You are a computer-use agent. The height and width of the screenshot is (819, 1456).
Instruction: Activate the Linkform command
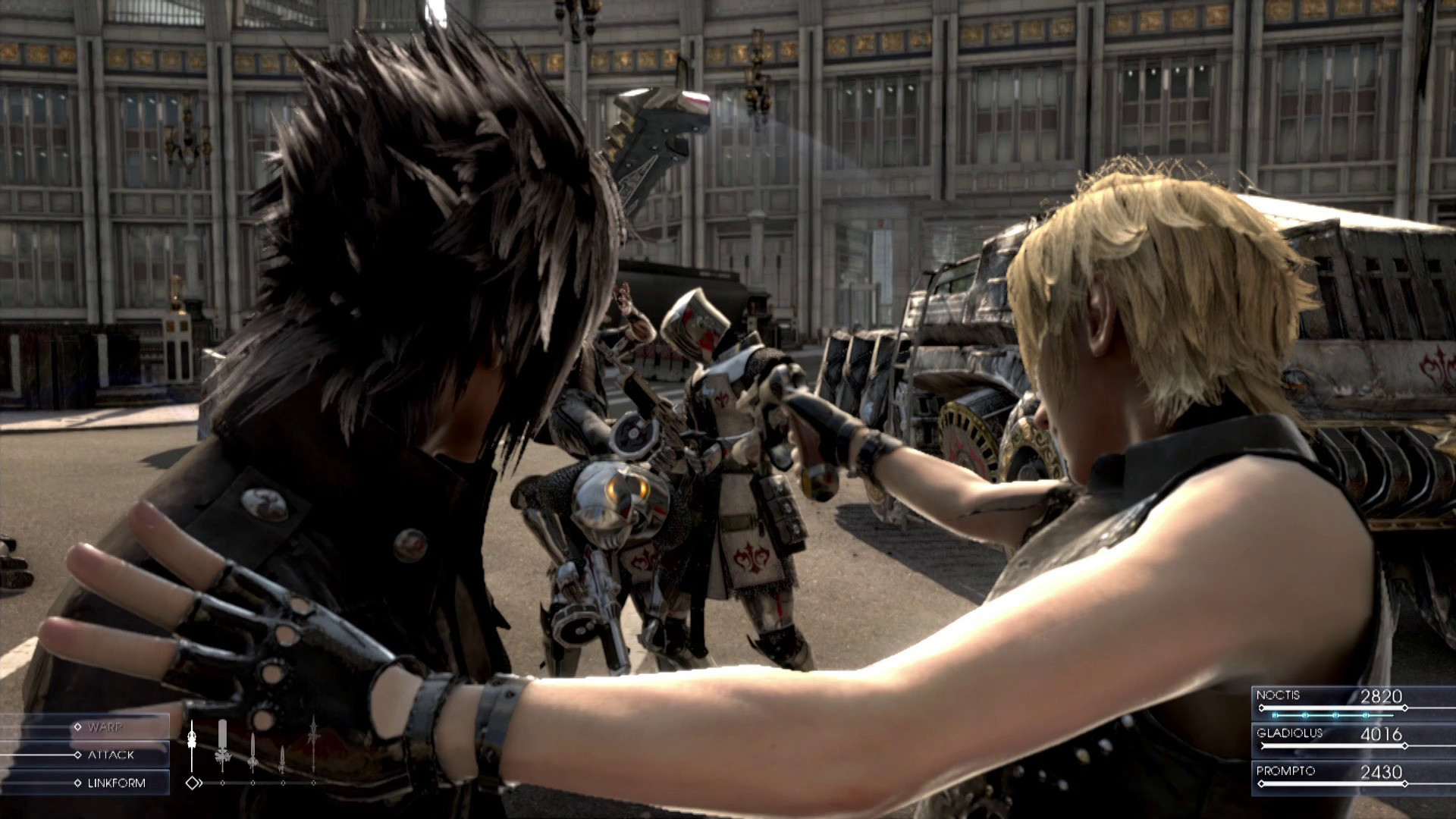pos(115,783)
